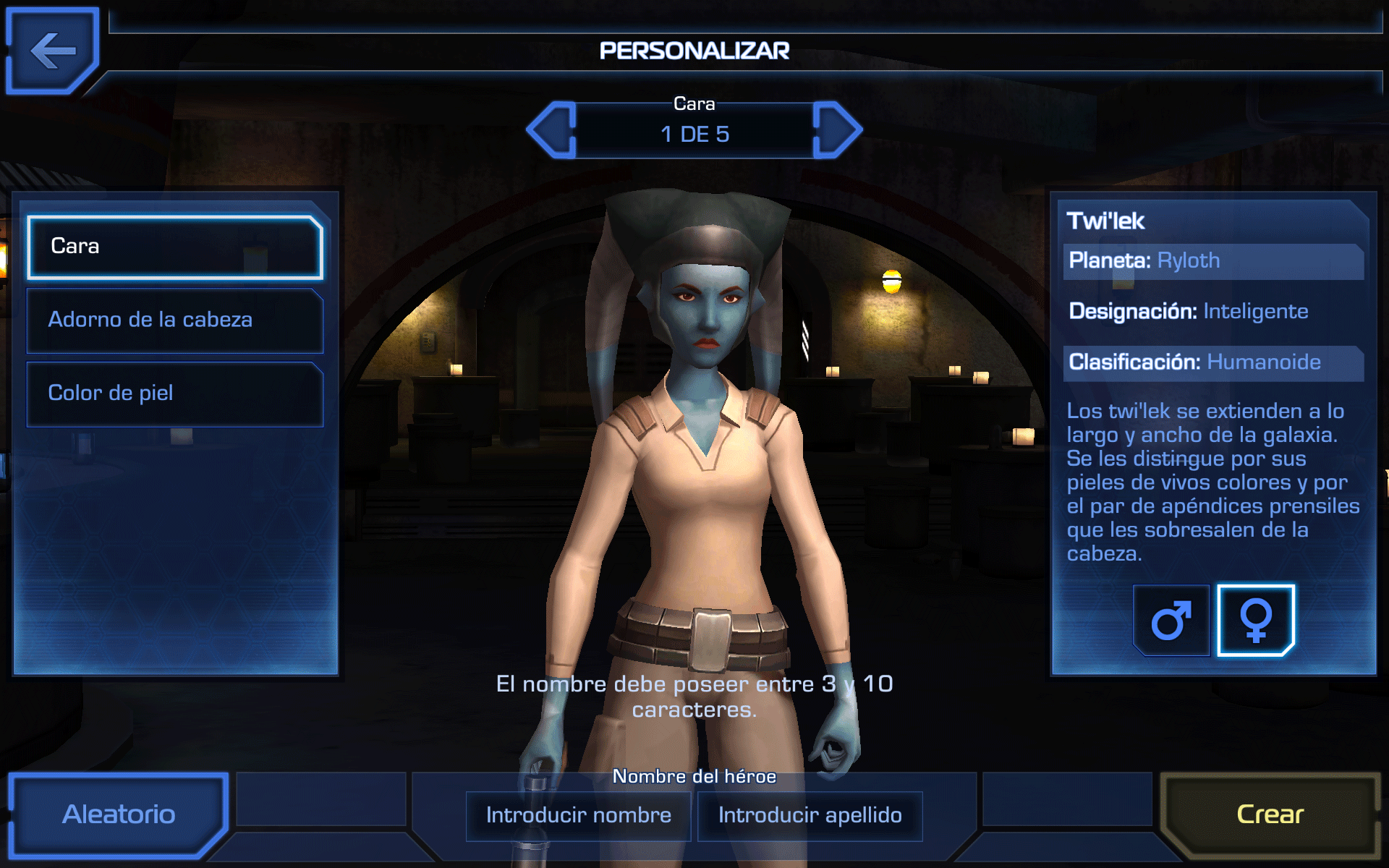Randomize appearance with Aleatorio
The height and width of the screenshot is (868, 1389).
[x=119, y=814]
